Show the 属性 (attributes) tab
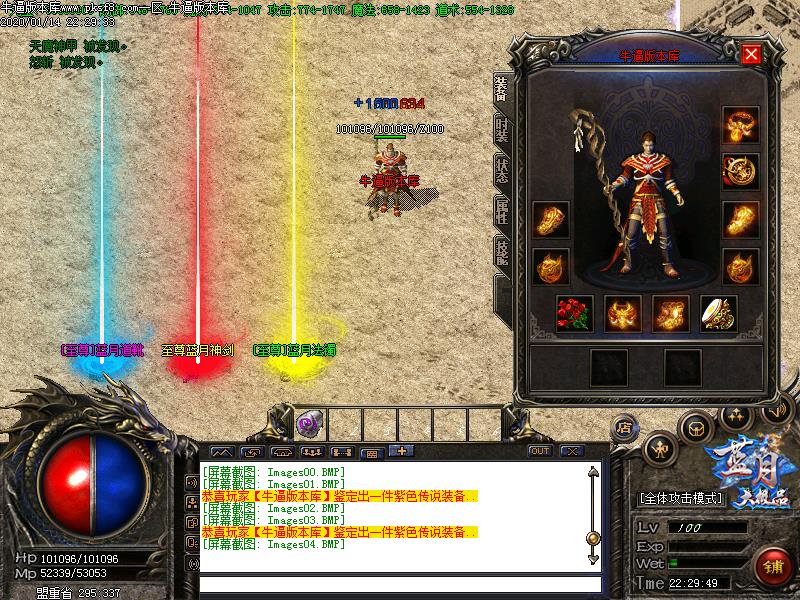Image resolution: width=800 pixels, height=600 pixels. (x=501, y=212)
